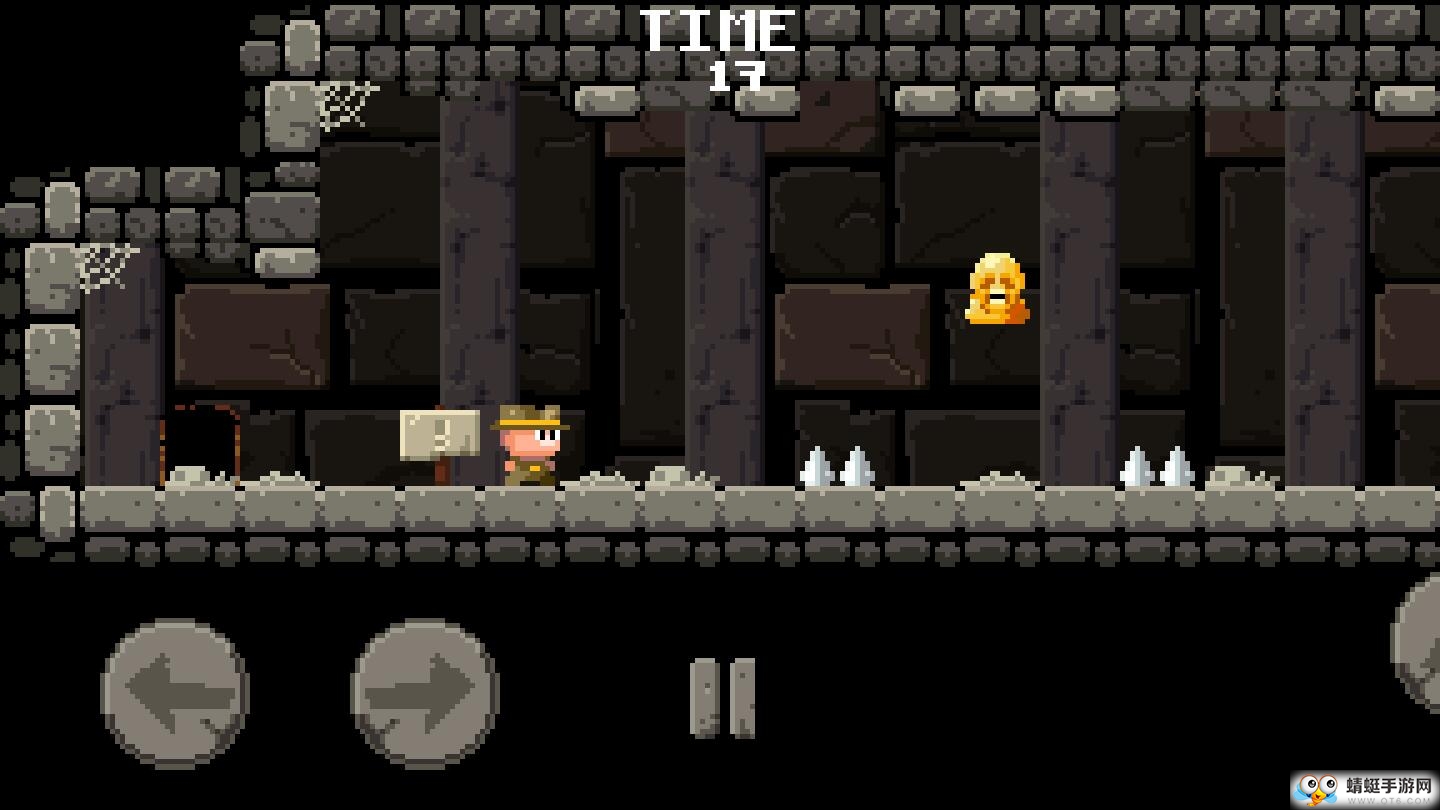Tap the left arrow move button
This screenshot has width=1440, height=810.
pyautogui.click(x=175, y=693)
